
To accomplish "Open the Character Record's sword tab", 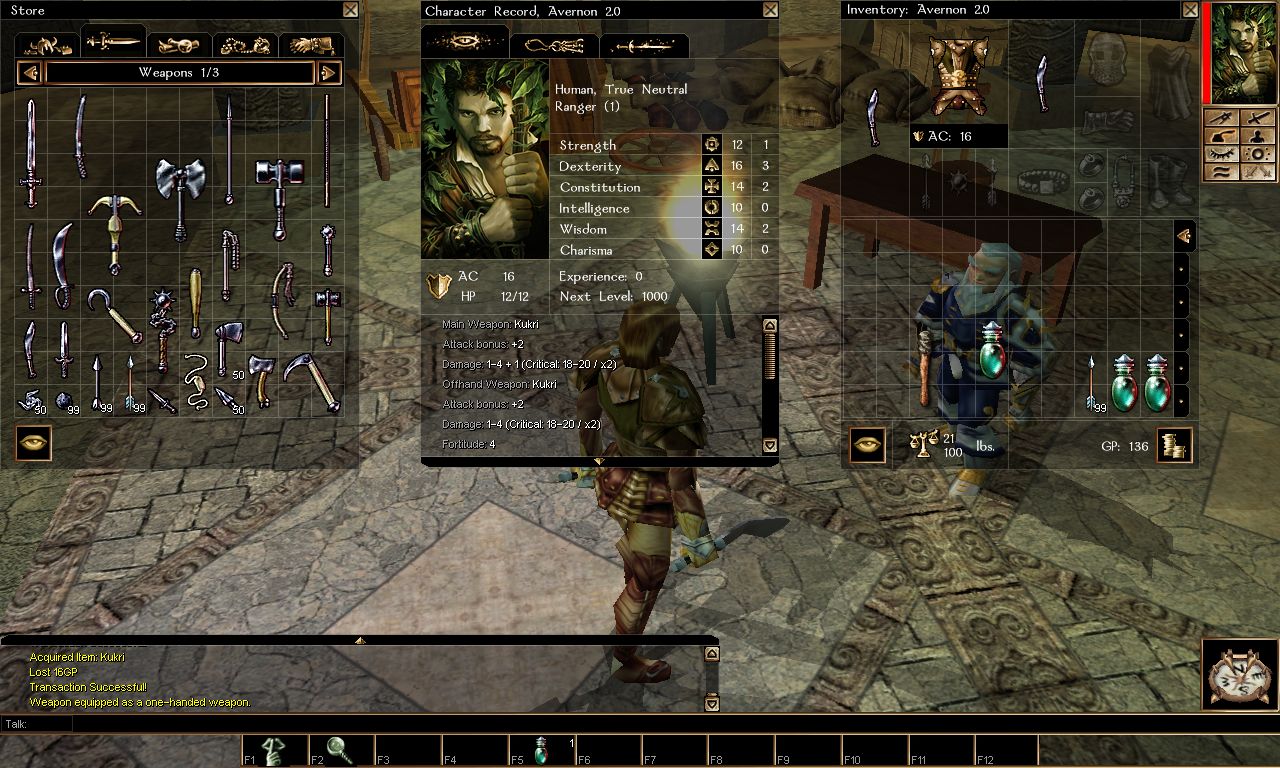I will (x=644, y=45).
